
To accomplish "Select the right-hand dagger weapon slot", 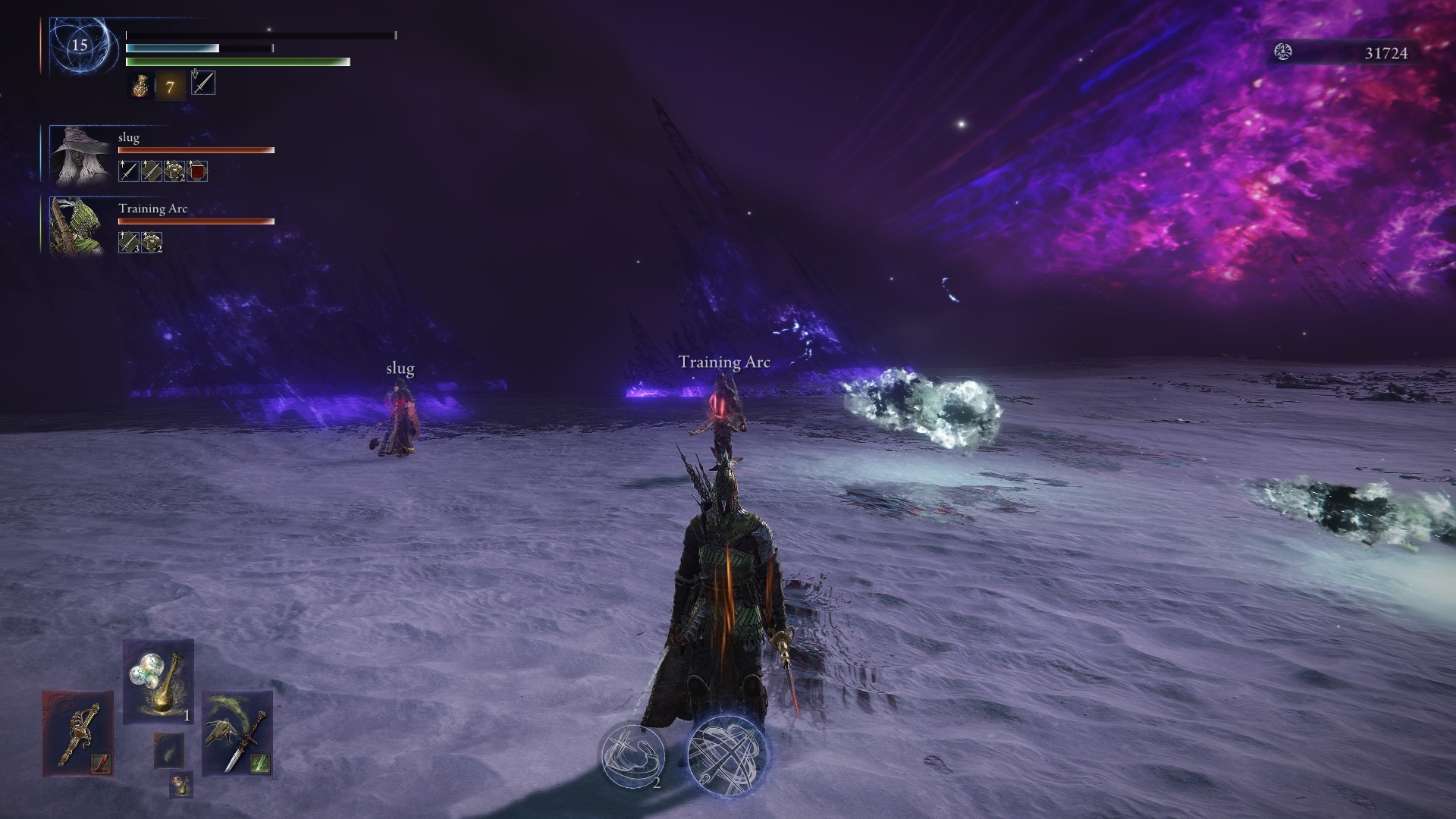I will click(x=237, y=733).
